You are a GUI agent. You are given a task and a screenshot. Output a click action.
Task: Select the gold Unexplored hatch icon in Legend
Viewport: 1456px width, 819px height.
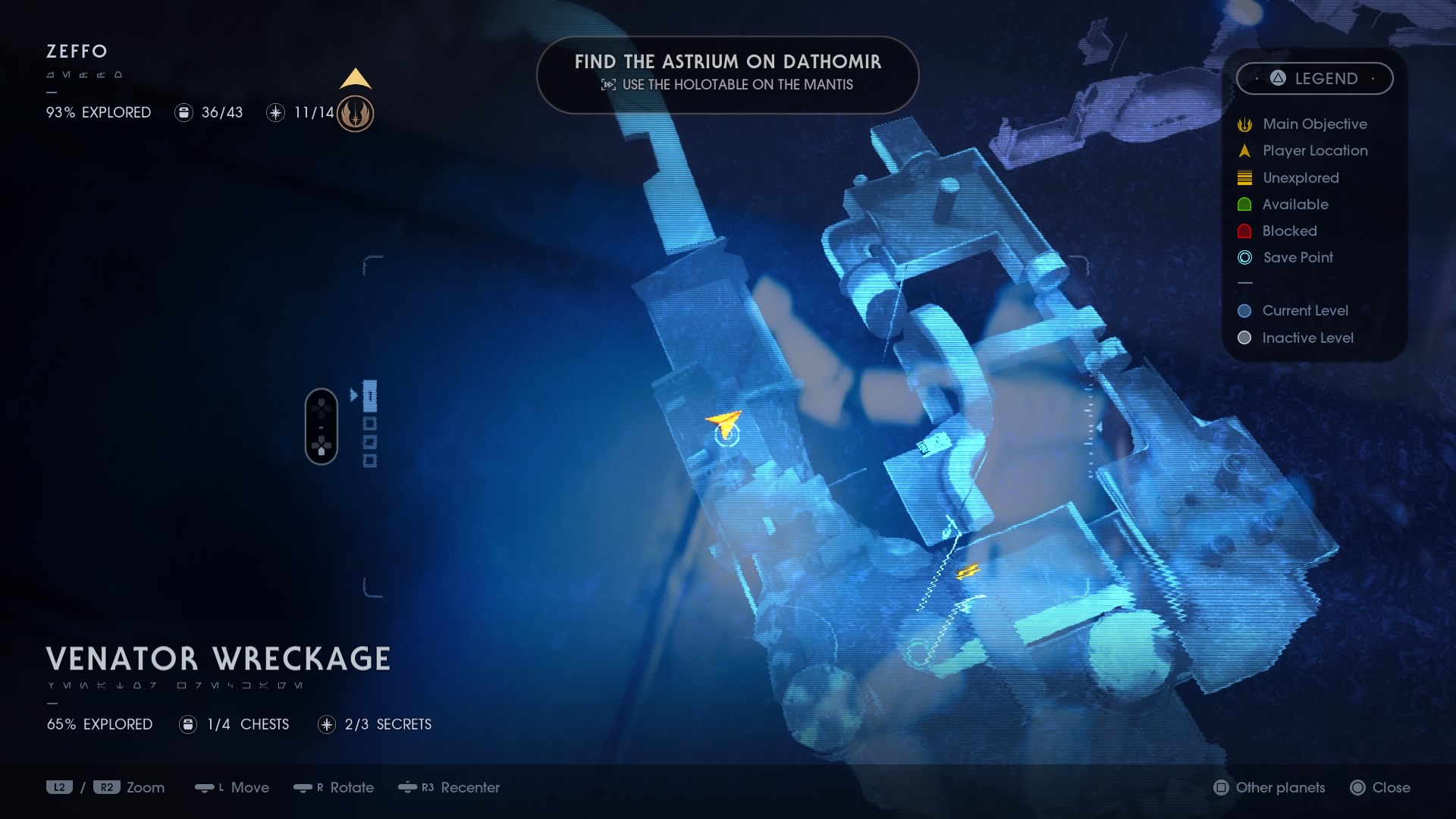[x=1244, y=177]
